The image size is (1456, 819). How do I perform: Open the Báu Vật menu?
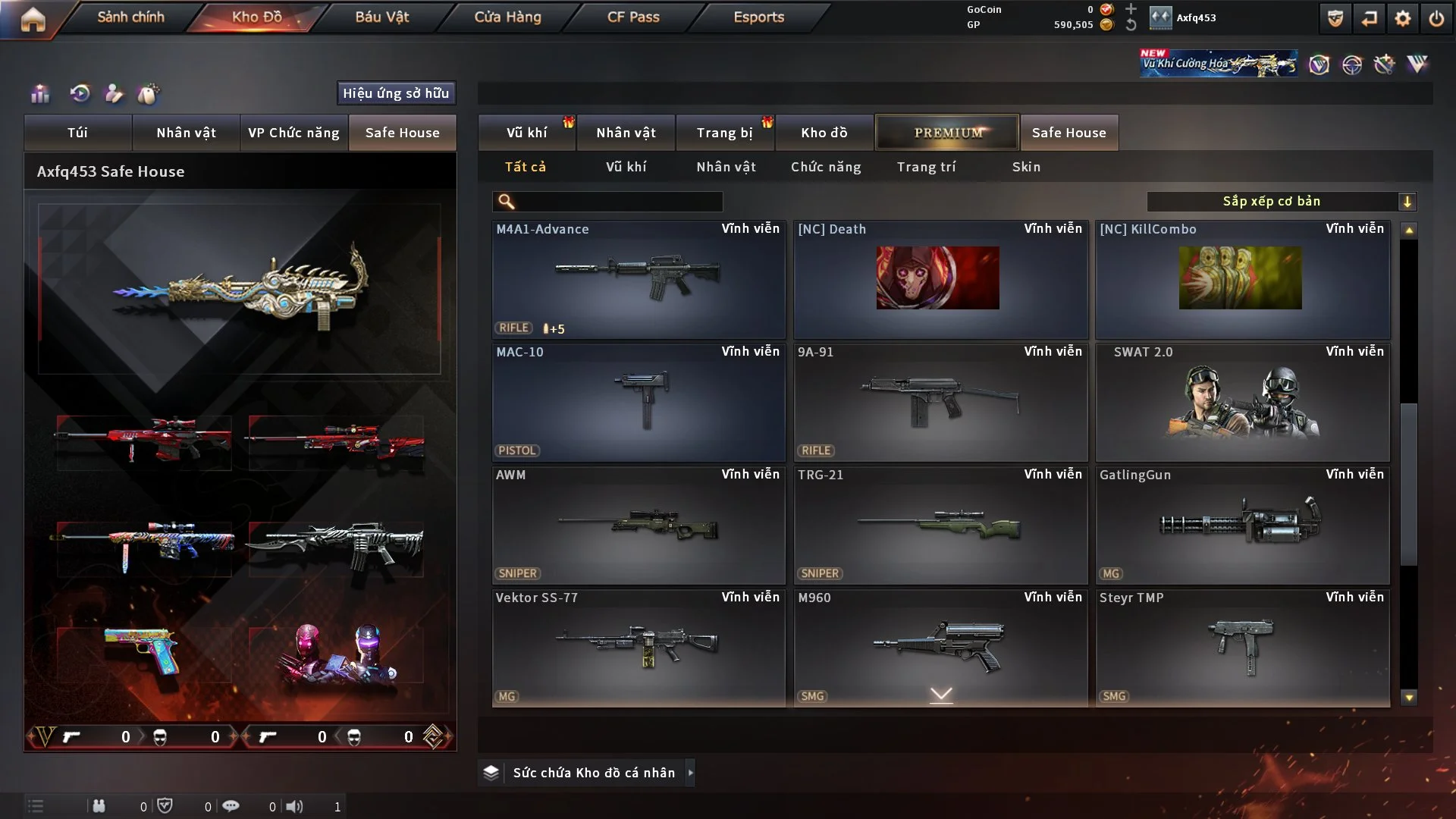click(x=381, y=17)
